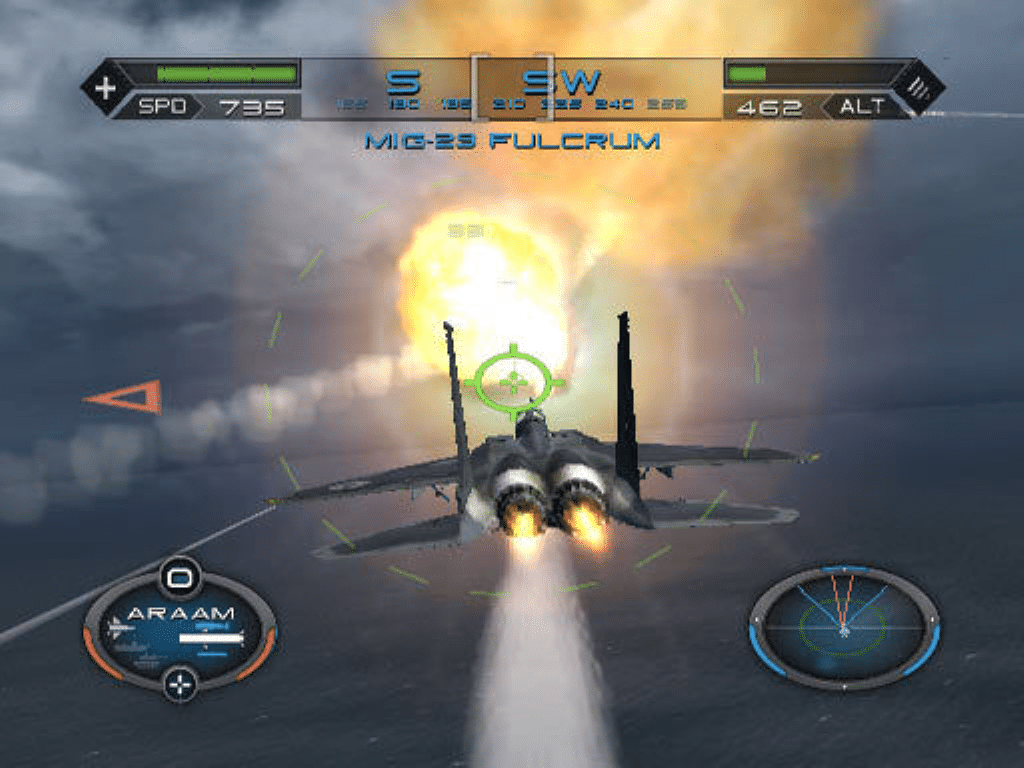Click the heading compass strip
Viewport: 1024px width, 768px height.
tap(512, 88)
